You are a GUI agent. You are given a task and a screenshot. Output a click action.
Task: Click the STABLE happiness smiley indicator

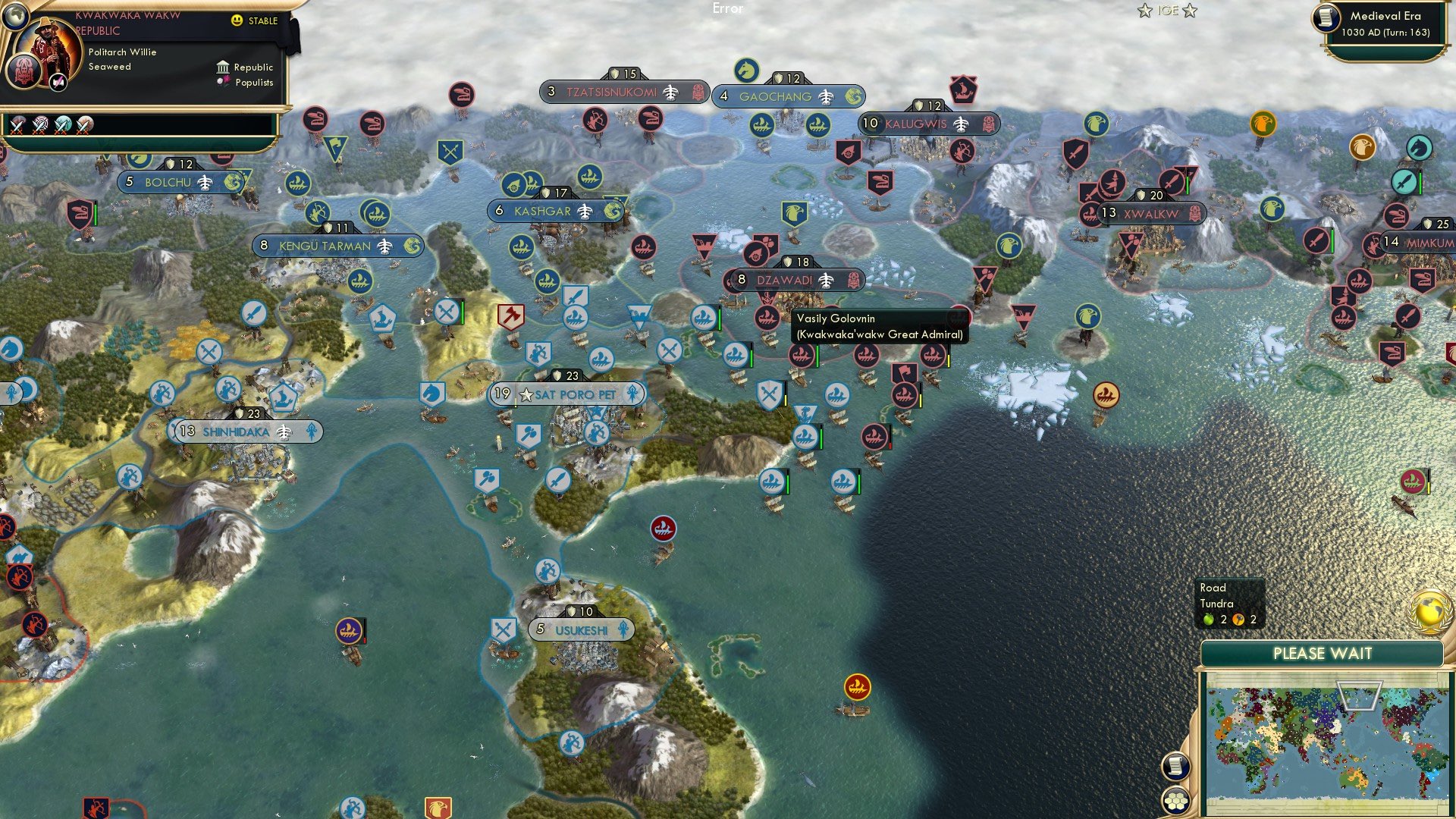[237, 20]
